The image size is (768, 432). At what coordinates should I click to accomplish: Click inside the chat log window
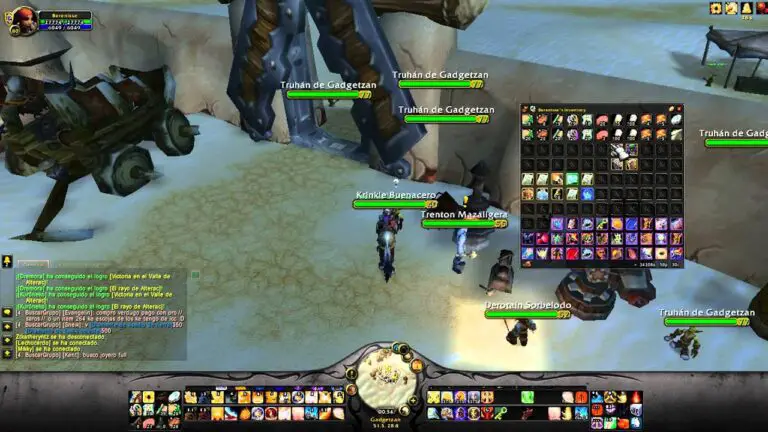click(95, 310)
